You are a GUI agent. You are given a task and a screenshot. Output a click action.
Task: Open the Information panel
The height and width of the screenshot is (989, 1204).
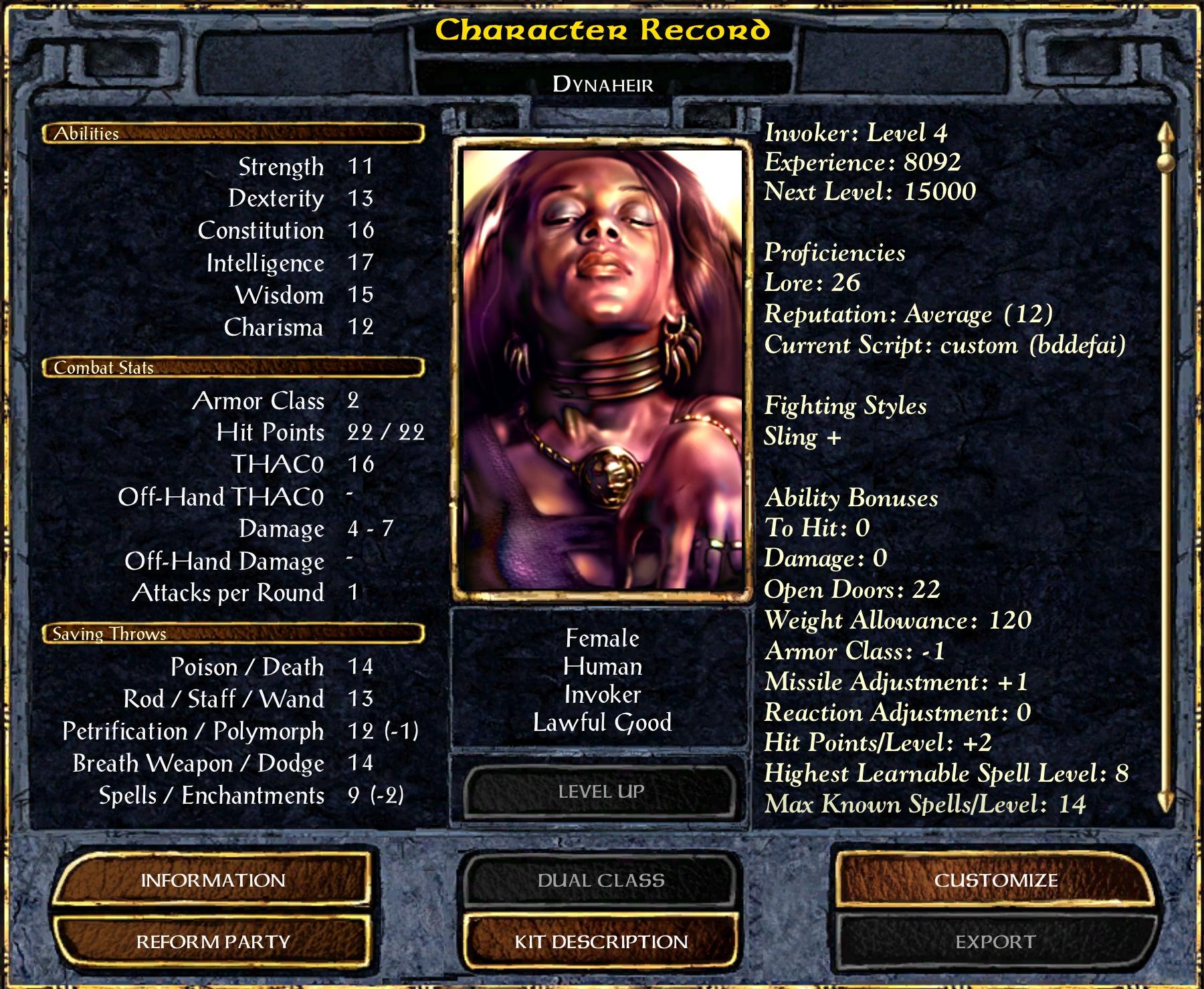coord(213,880)
